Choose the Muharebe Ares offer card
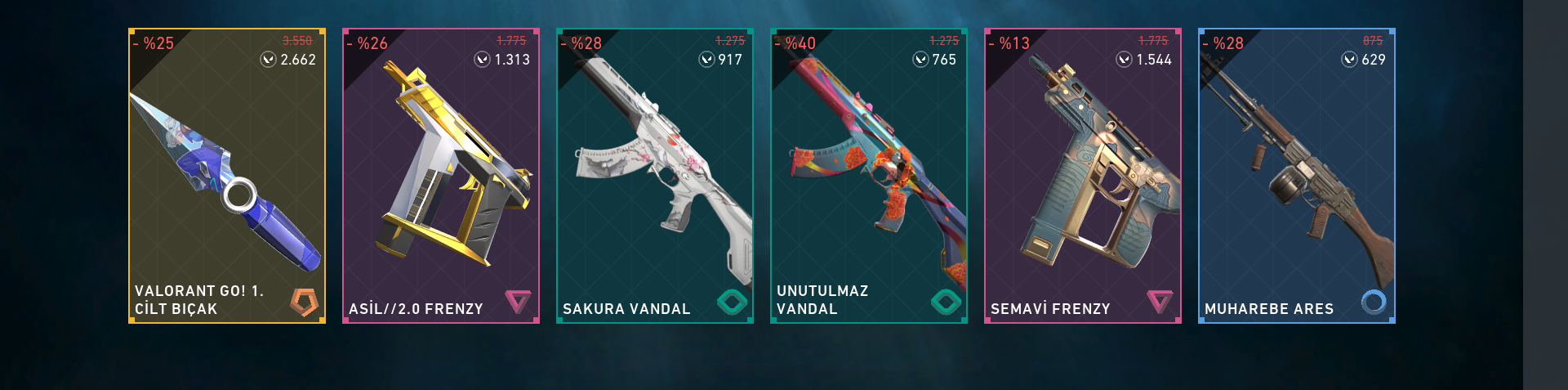 1297,176
